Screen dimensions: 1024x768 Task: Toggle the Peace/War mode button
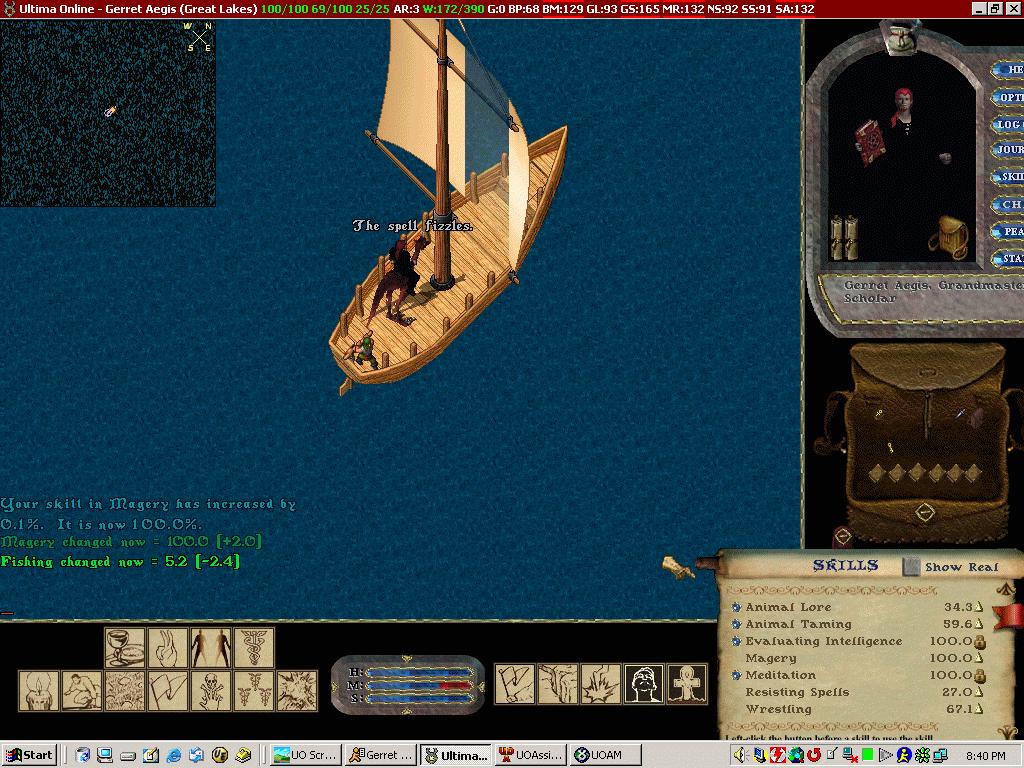1010,231
